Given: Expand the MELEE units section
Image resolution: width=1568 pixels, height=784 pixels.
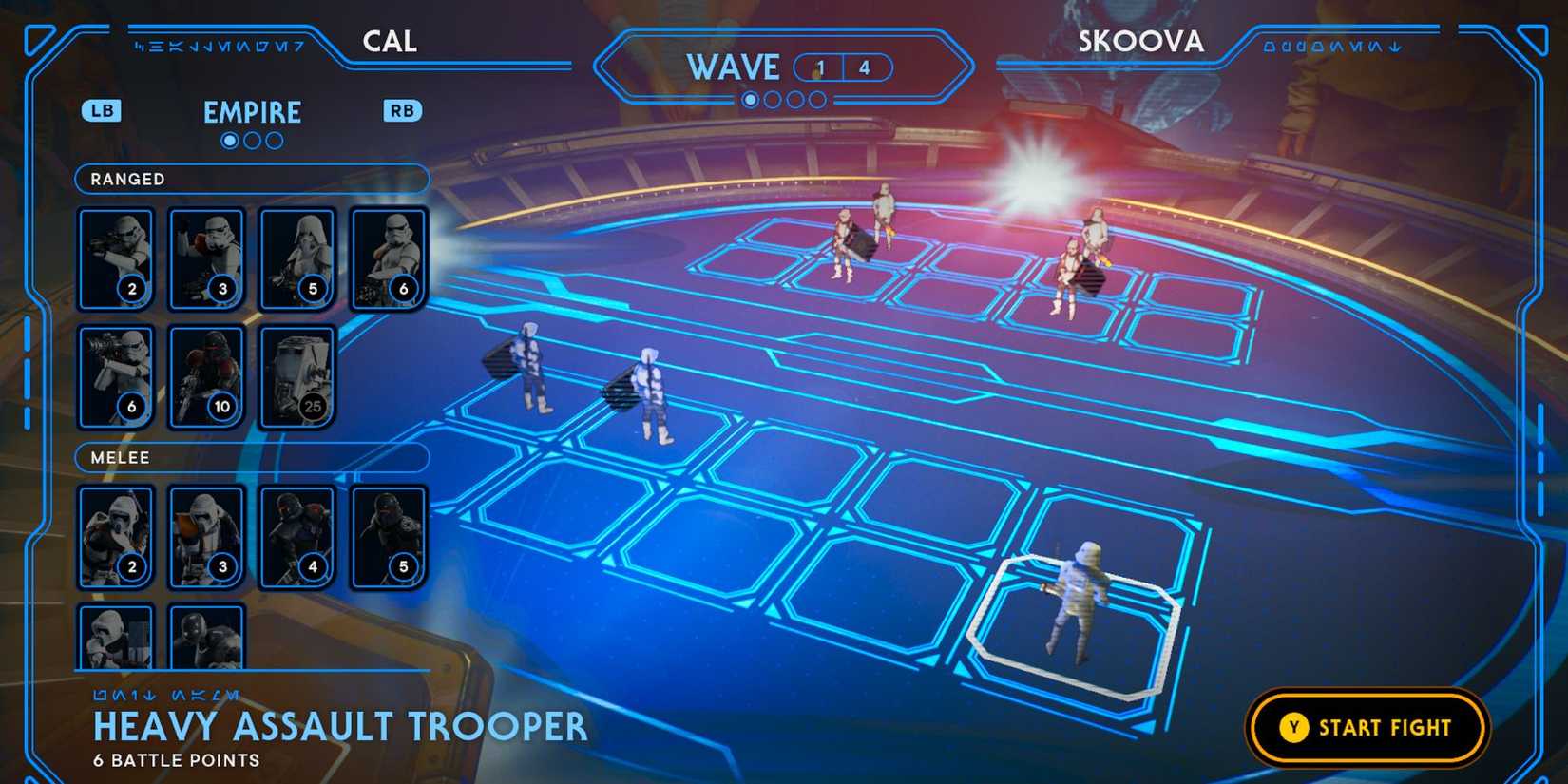Looking at the screenshot, I should click(251, 458).
